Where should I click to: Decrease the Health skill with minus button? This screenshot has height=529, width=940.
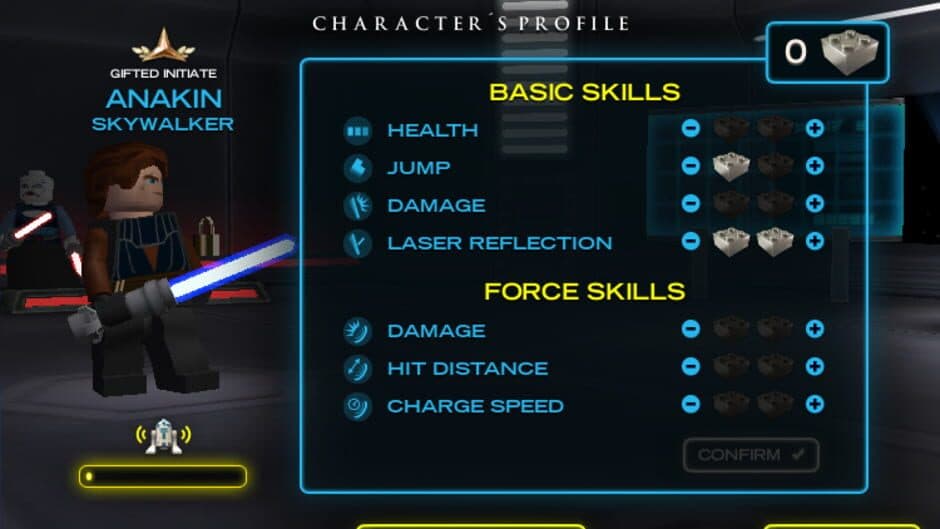point(690,129)
